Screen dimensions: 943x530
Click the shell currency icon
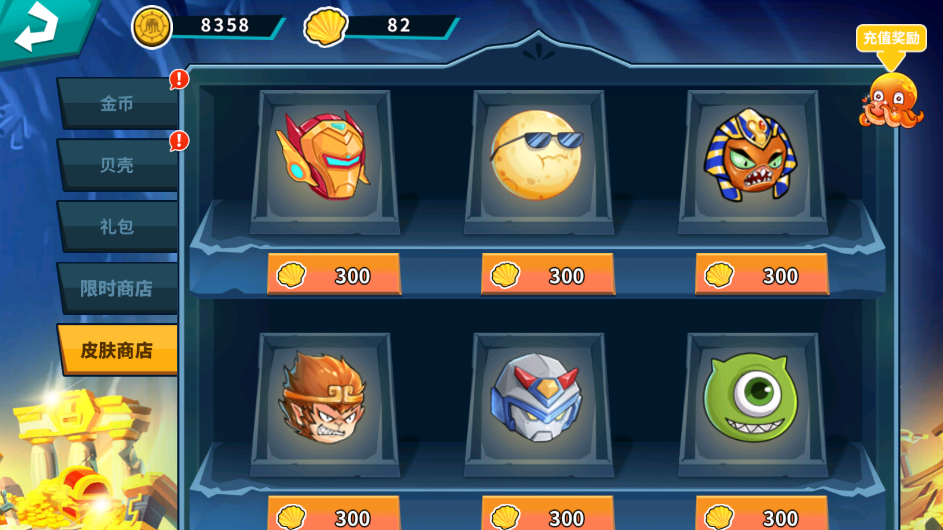(x=326, y=26)
